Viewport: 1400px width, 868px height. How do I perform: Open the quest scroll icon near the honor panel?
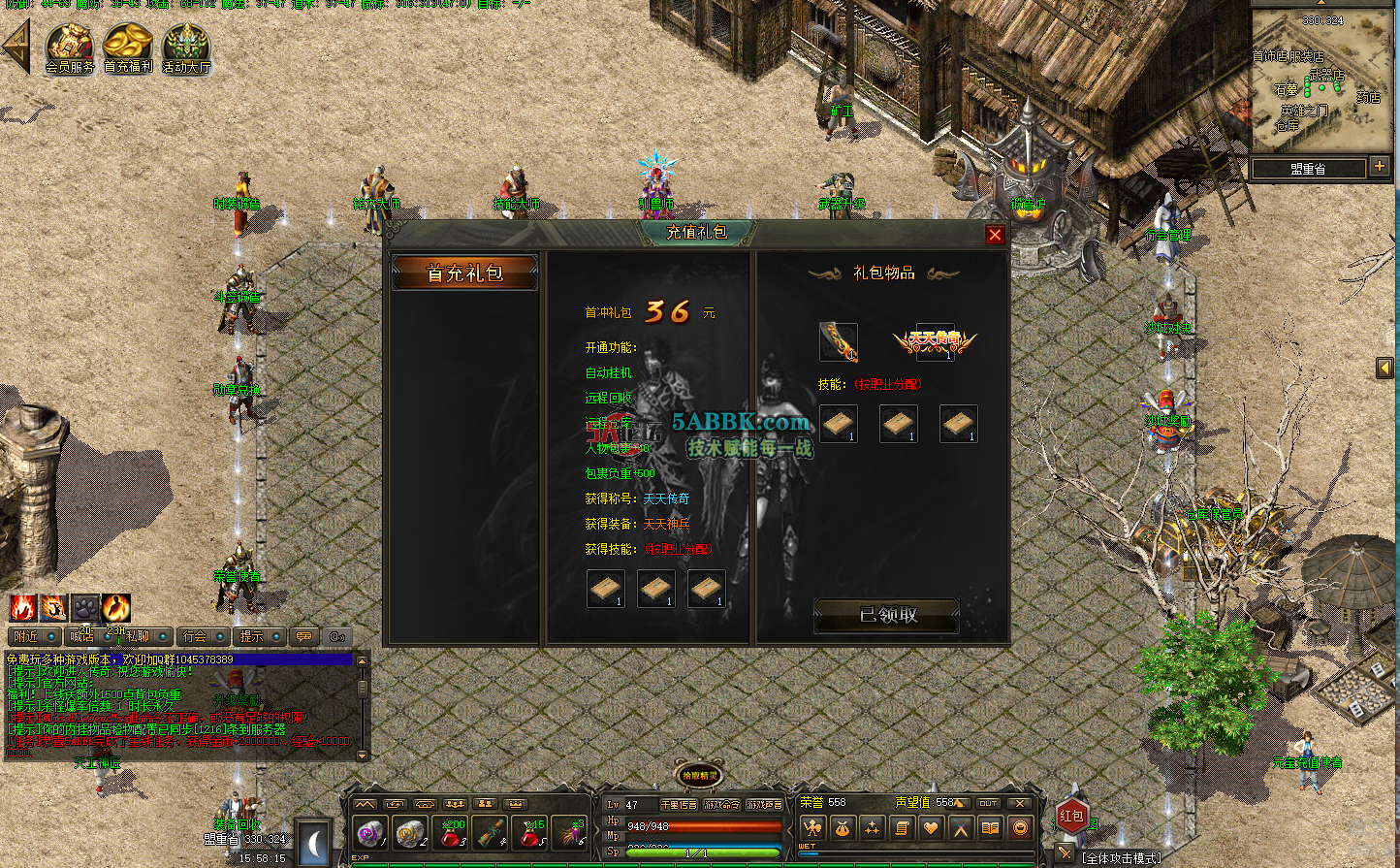coord(901,828)
